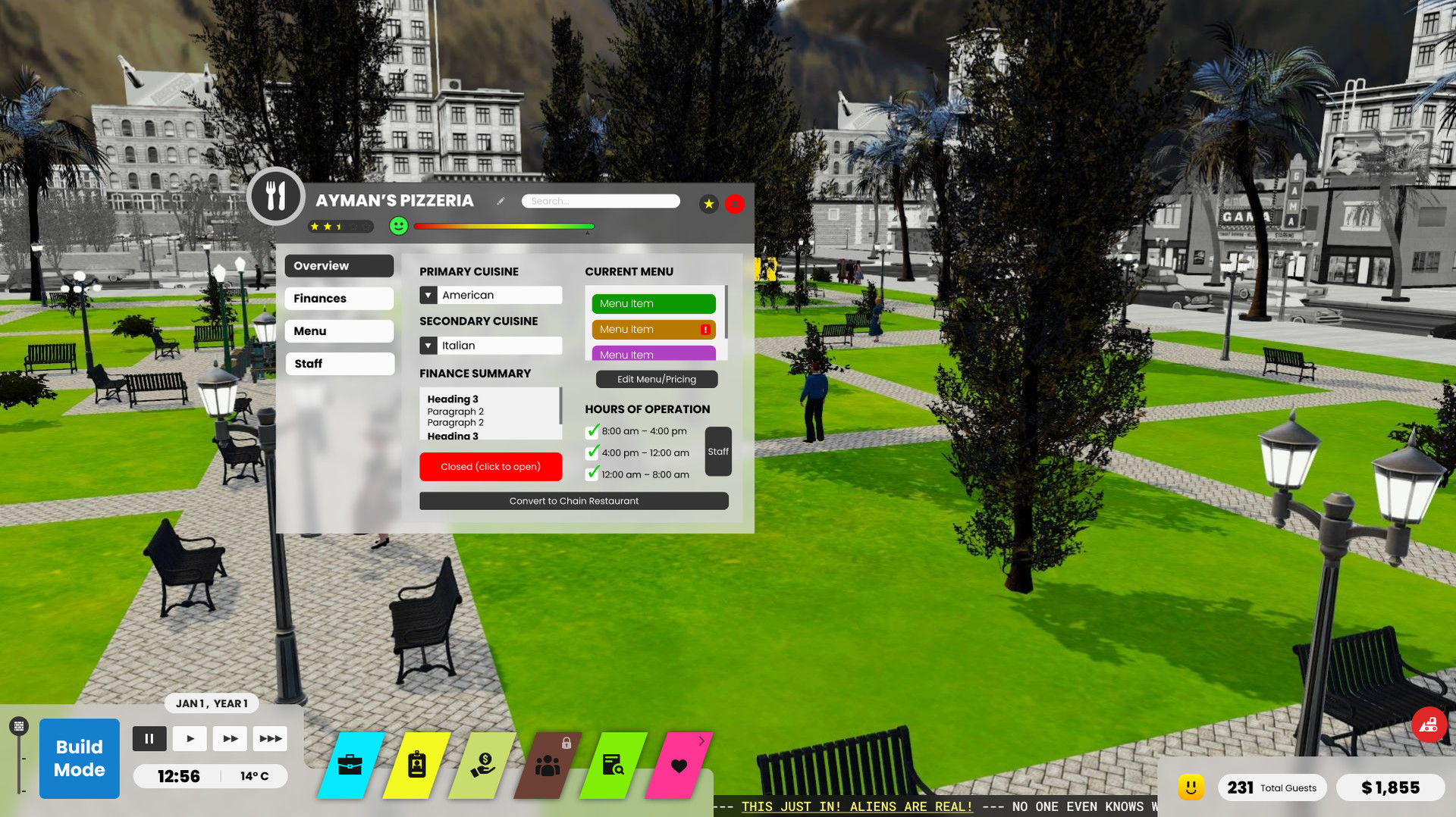The width and height of the screenshot is (1456, 817).
Task: Open the briefcase management panel
Action: (x=350, y=765)
